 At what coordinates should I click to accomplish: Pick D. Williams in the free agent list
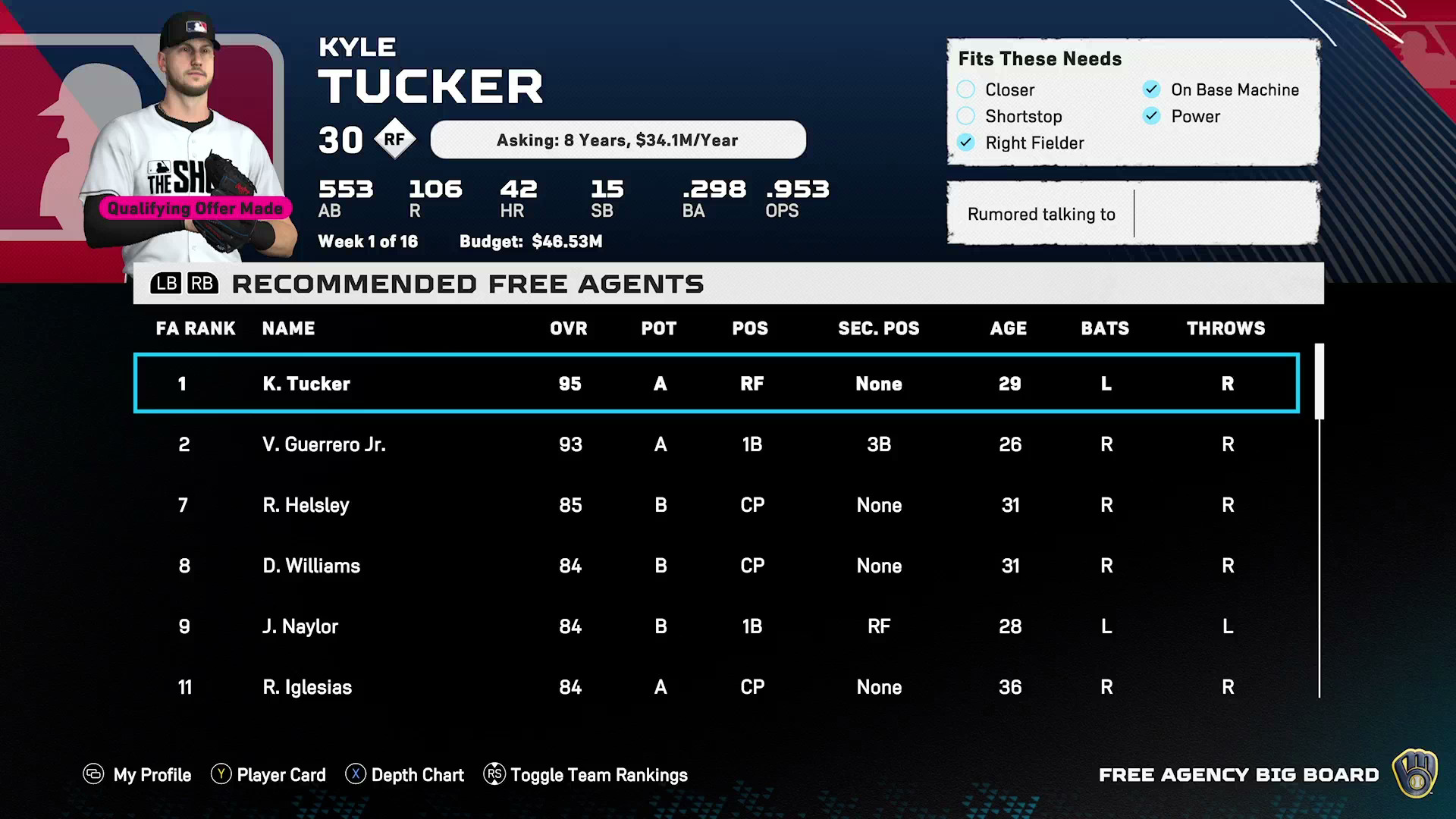[x=716, y=566]
